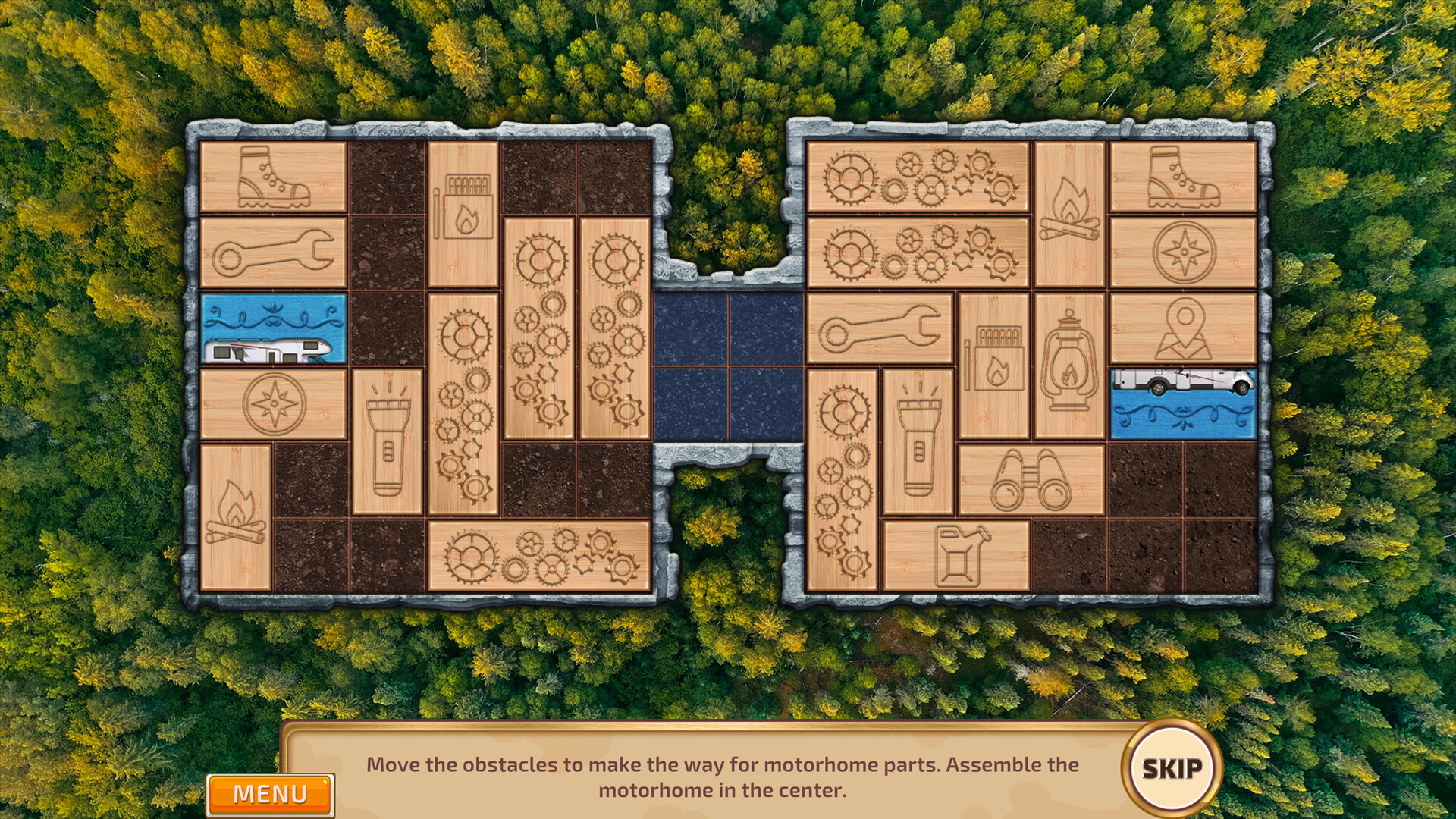Open the MENU
Image resolution: width=1456 pixels, height=819 pixels.
coord(271,793)
